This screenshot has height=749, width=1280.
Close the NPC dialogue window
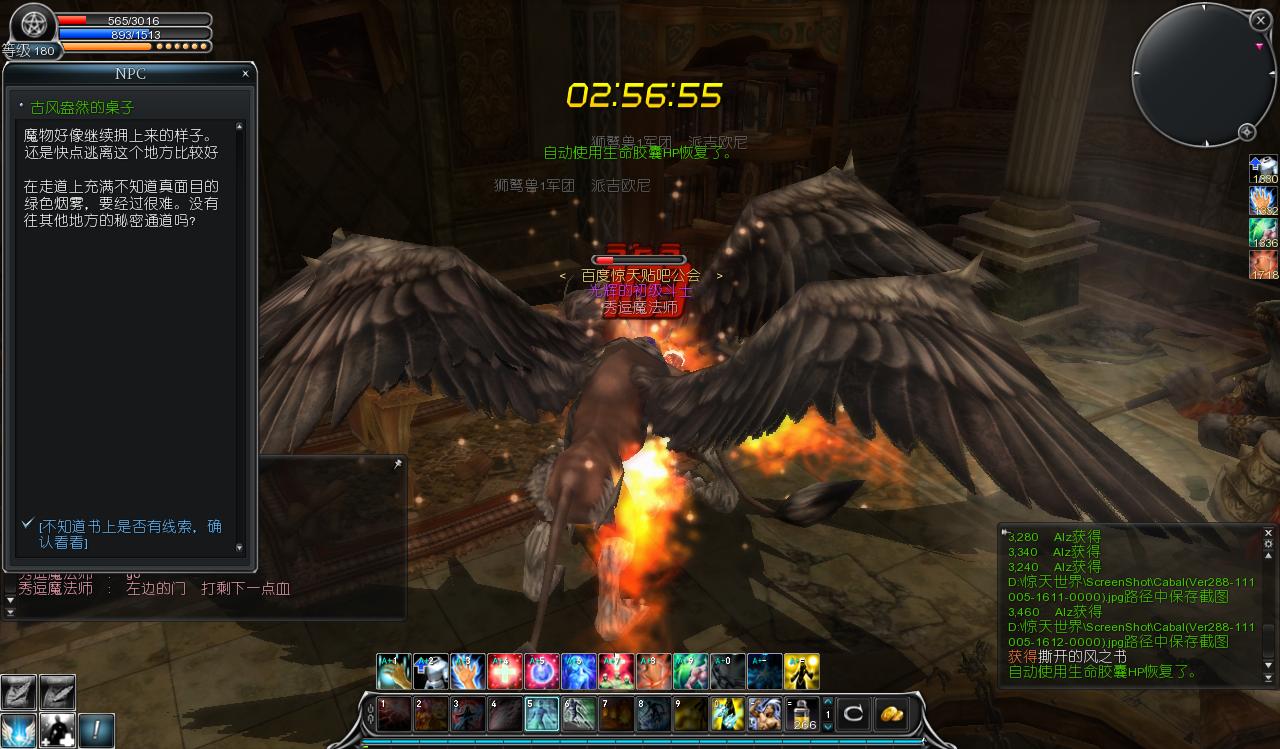[245, 74]
